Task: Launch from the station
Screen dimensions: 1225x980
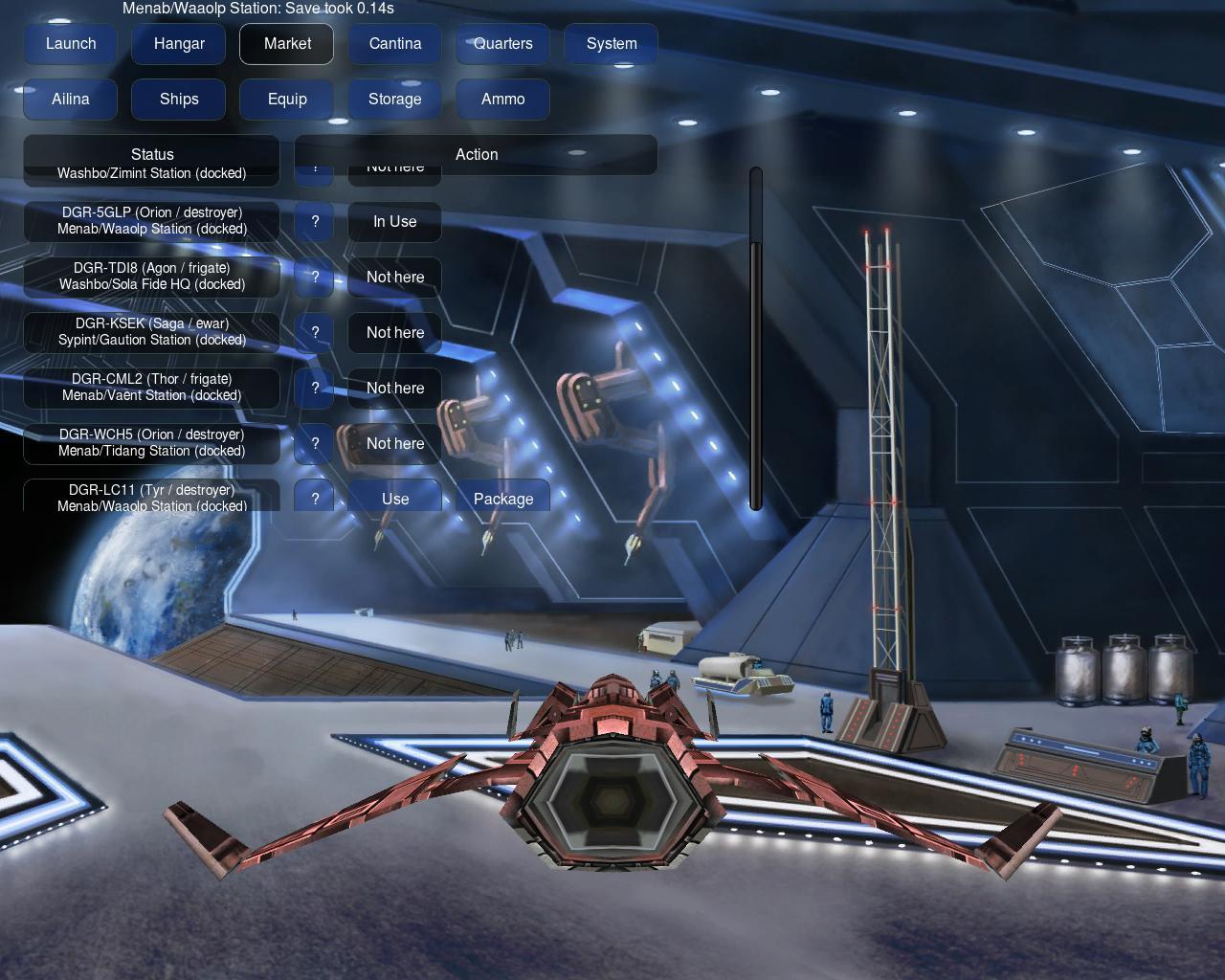Action: click(71, 44)
